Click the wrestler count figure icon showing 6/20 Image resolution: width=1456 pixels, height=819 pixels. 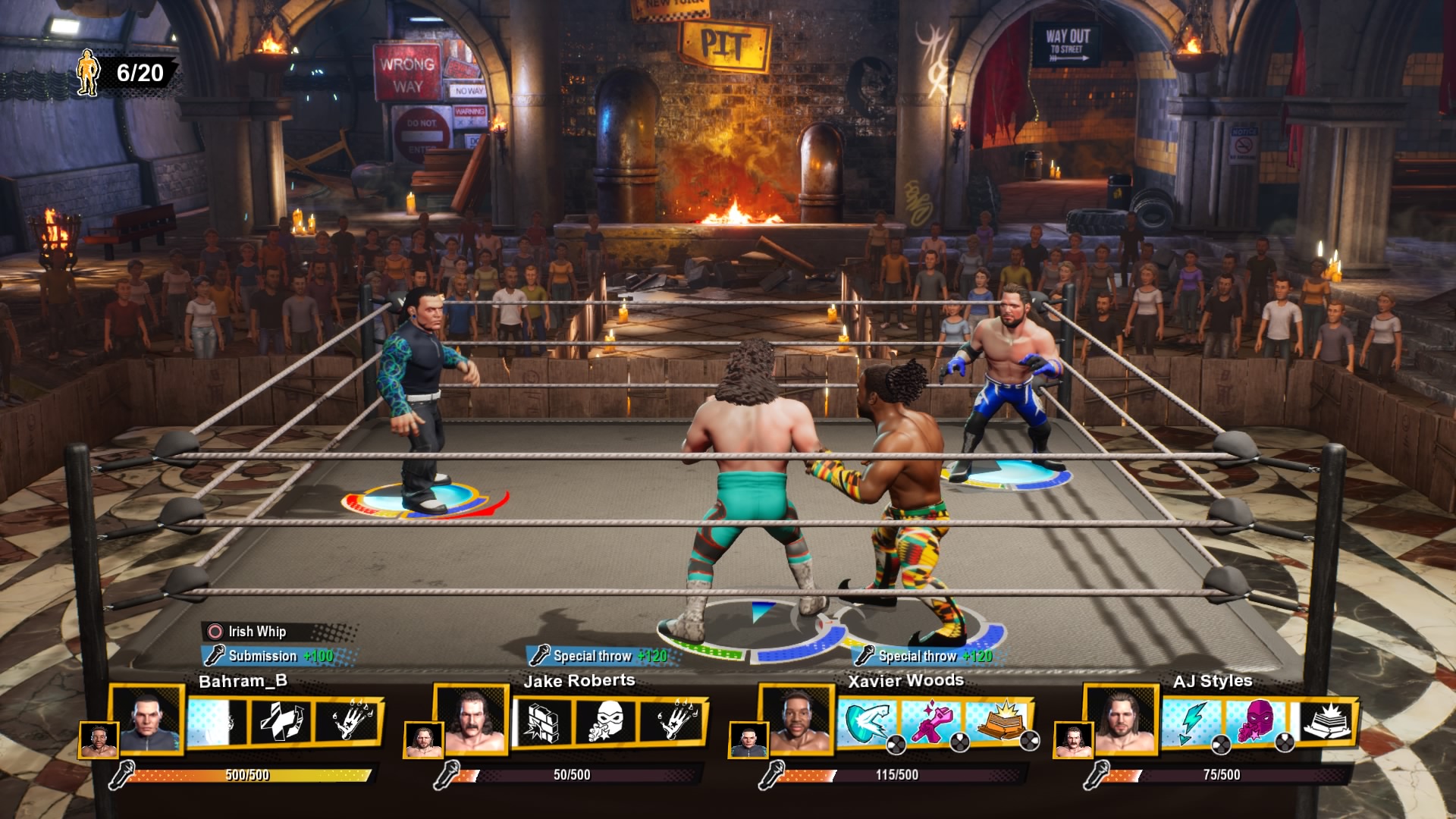coord(89,71)
